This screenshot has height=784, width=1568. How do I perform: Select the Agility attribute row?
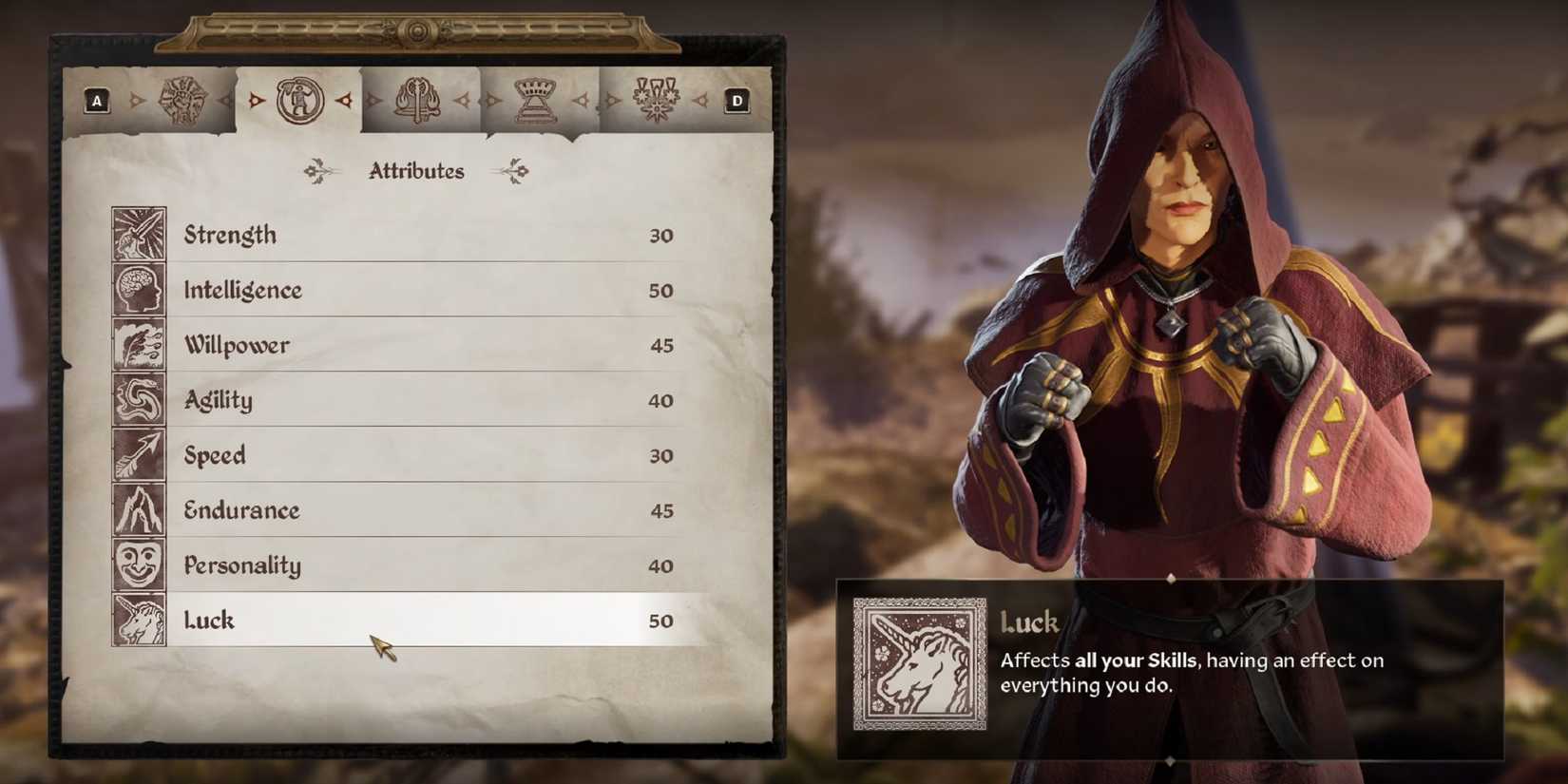coord(409,400)
